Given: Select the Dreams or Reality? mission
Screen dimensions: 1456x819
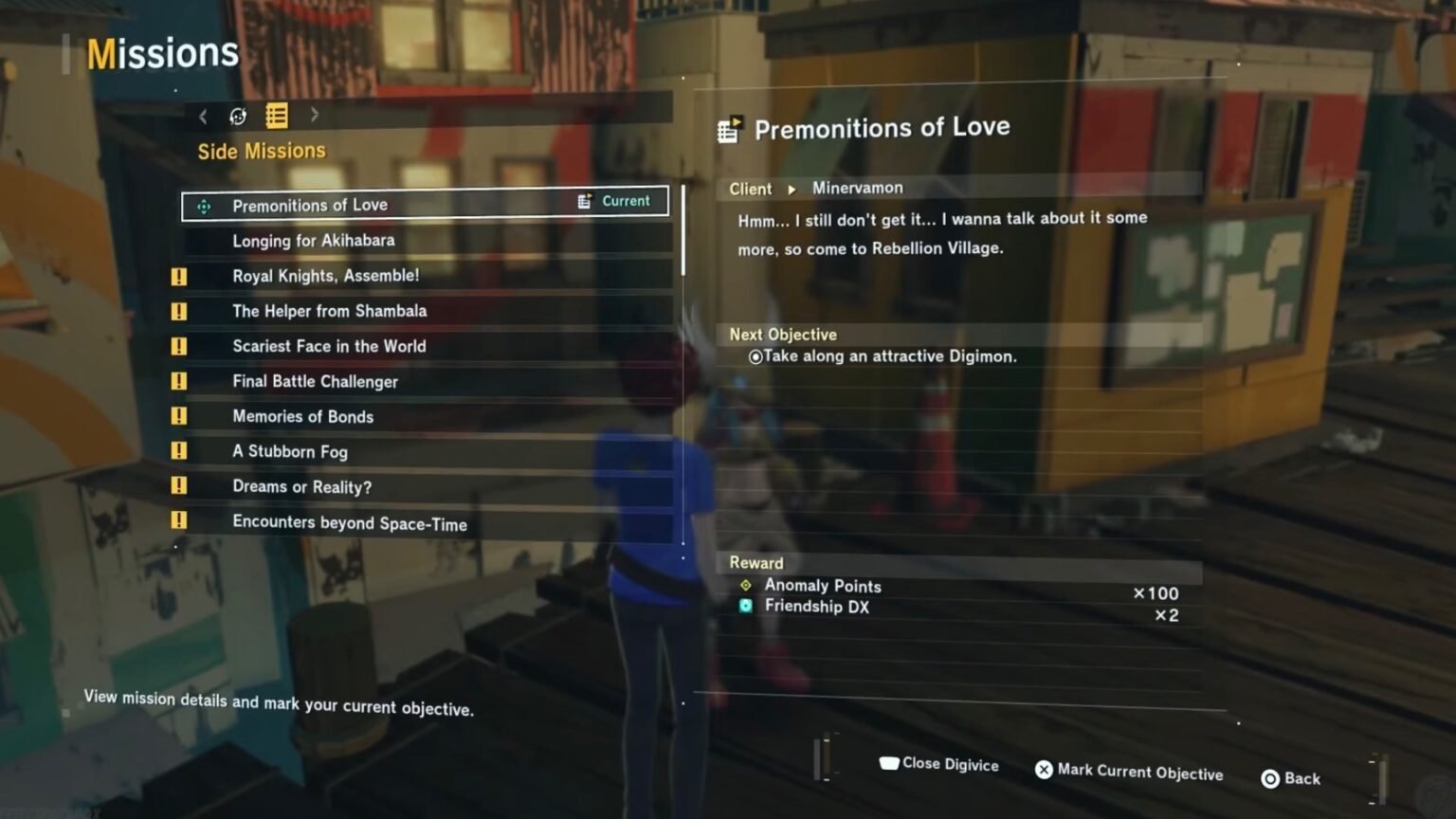Looking at the screenshot, I should 301,486.
